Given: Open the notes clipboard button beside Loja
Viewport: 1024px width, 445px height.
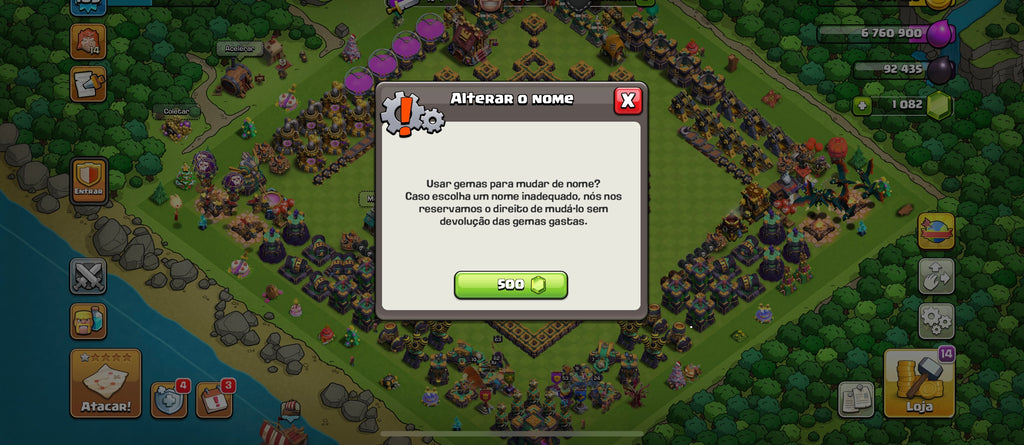Looking at the screenshot, I should coord(856,399).
